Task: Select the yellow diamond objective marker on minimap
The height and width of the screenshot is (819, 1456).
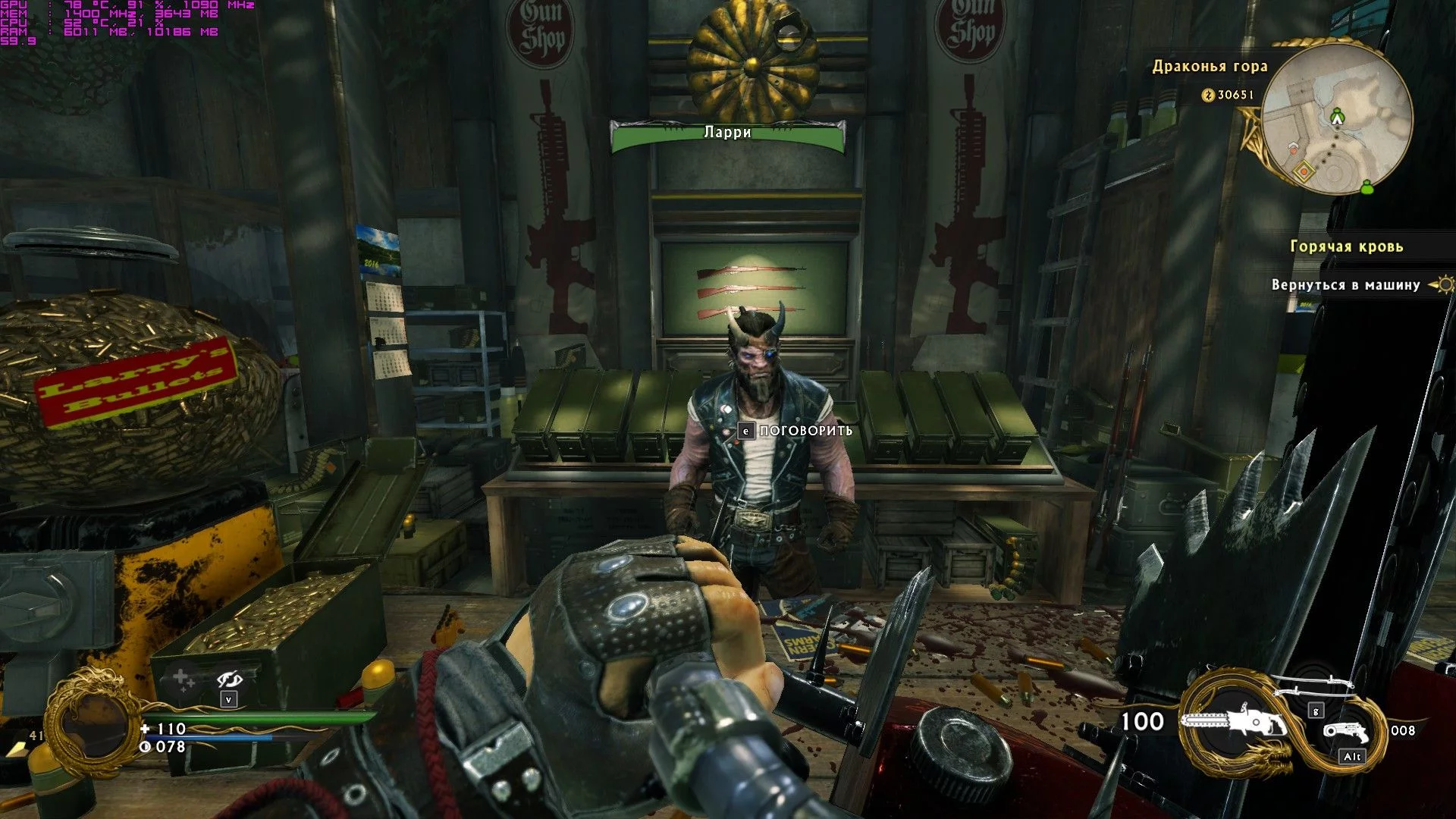Action: pos(1304,171)
